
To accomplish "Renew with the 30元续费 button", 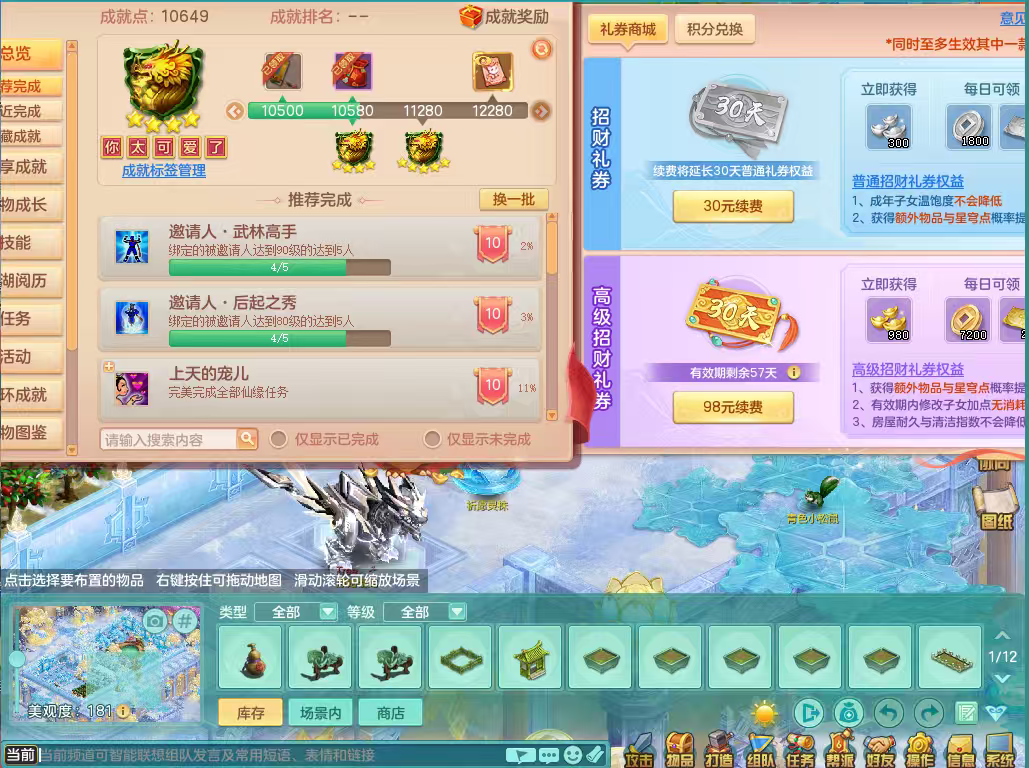I will click(x=733, y=206).
